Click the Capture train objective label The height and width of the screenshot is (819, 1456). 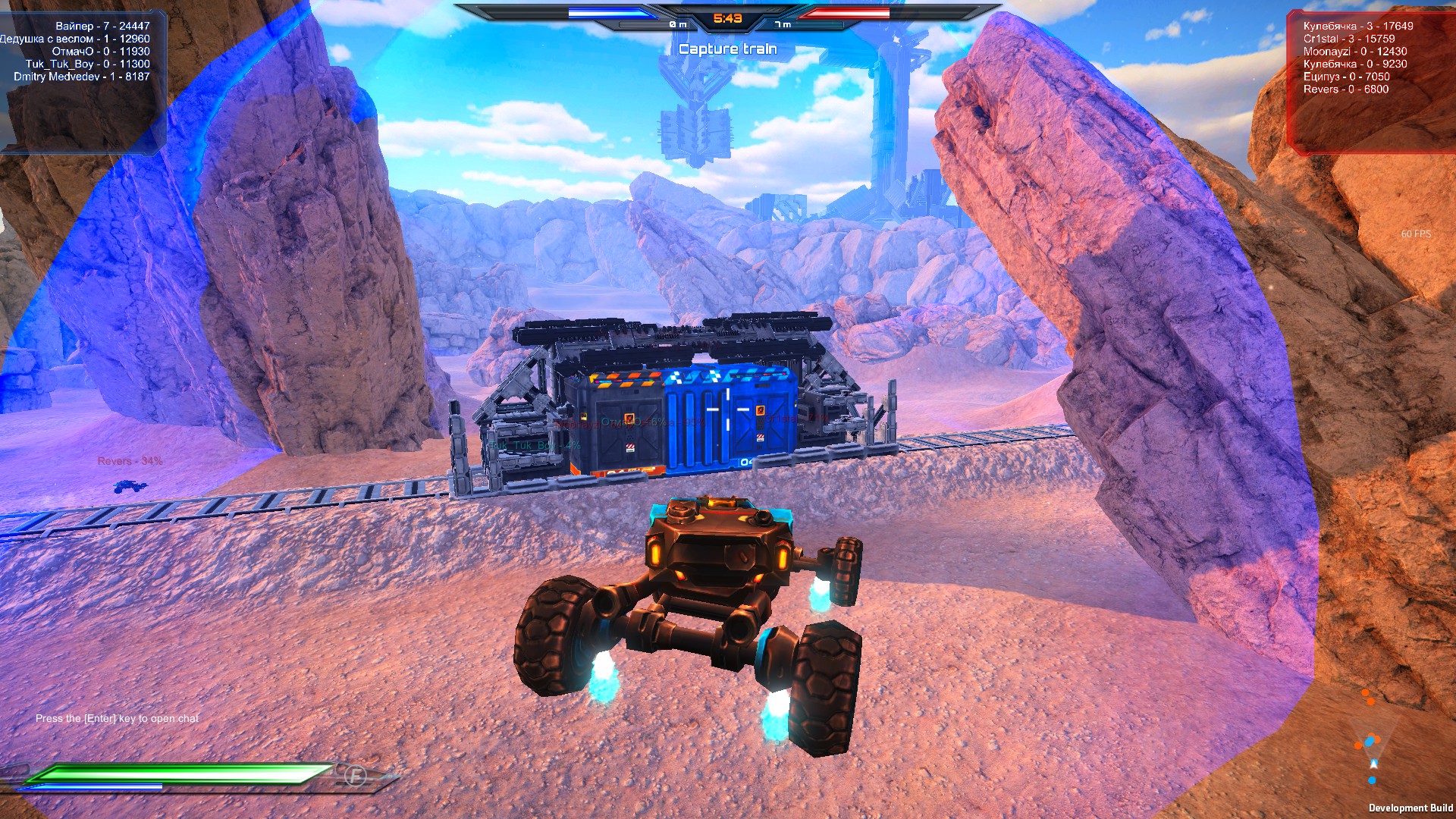(x=728, y=49)
